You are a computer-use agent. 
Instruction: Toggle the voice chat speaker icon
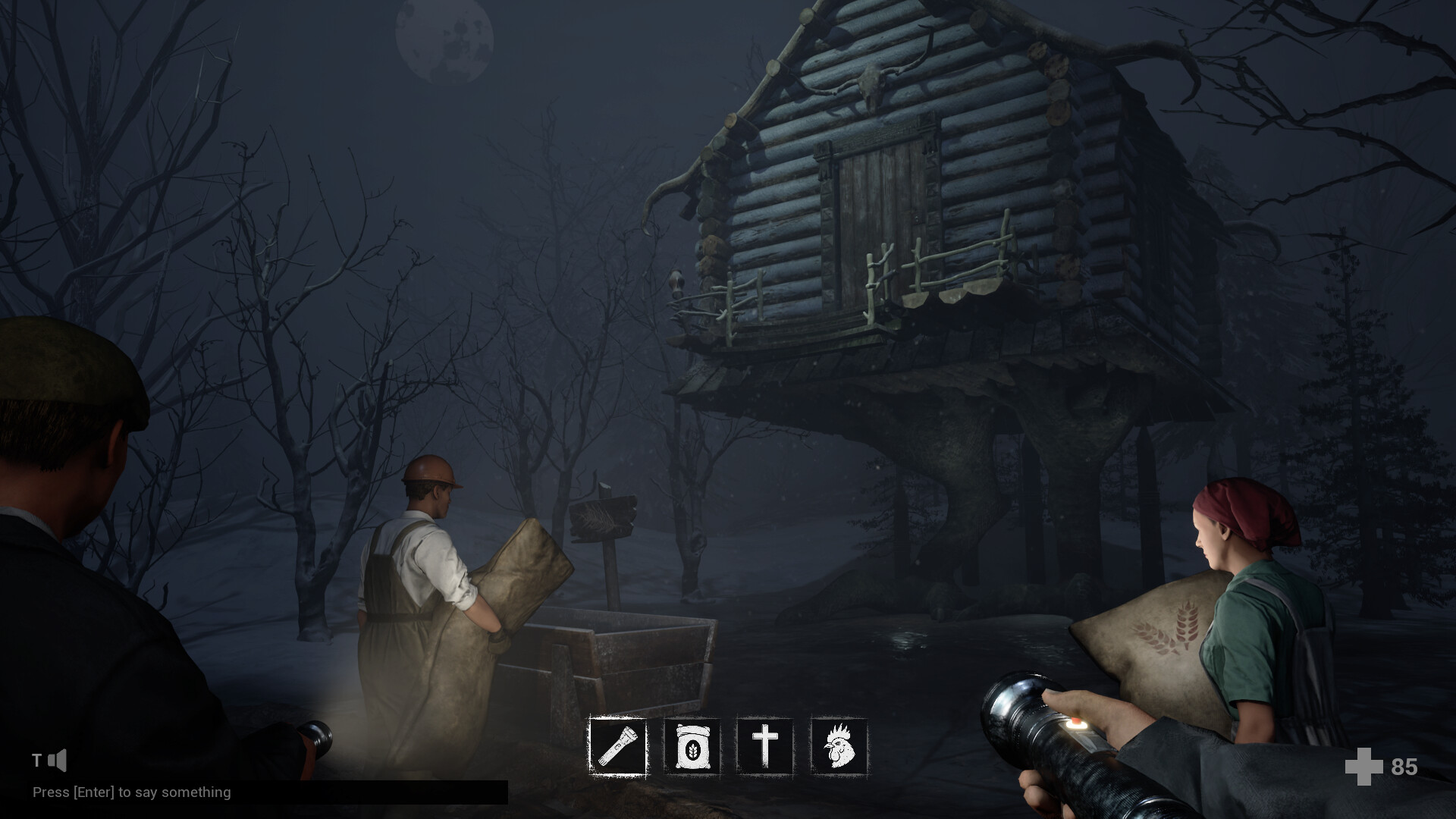(x=58, y=761)
